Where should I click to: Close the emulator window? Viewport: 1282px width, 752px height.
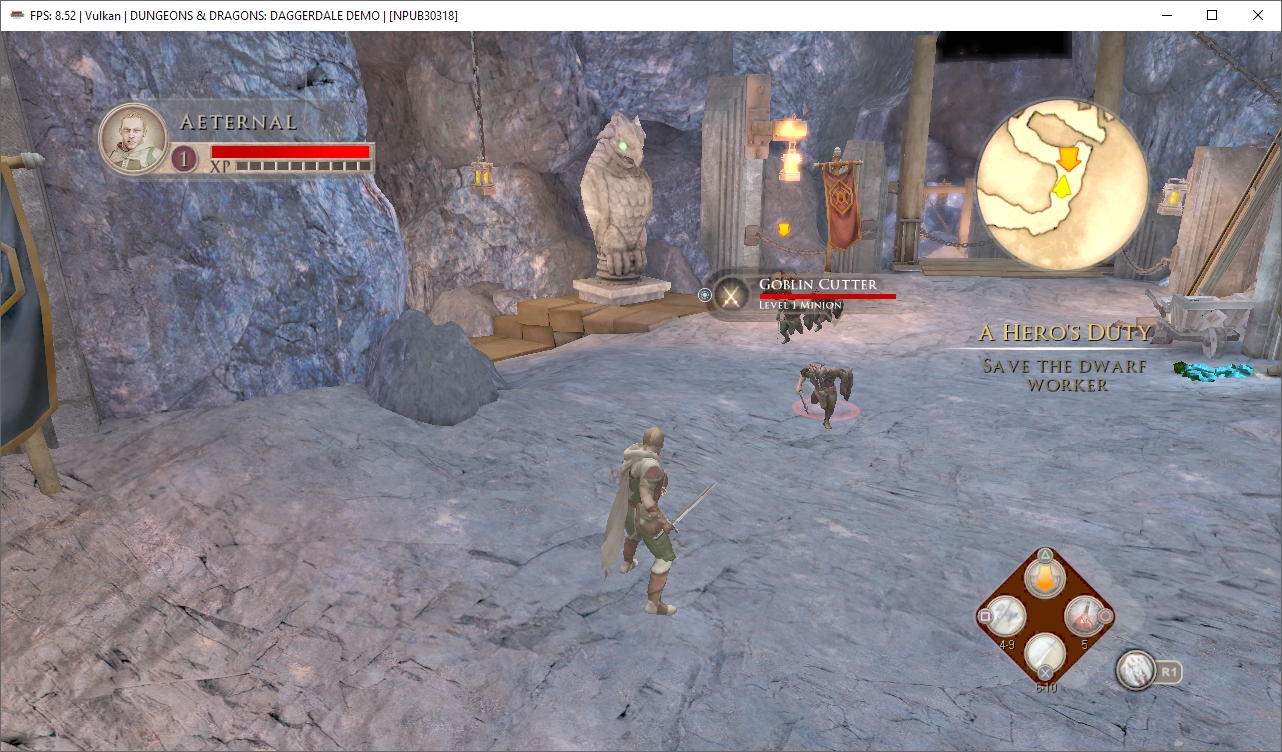(1258, 15)
